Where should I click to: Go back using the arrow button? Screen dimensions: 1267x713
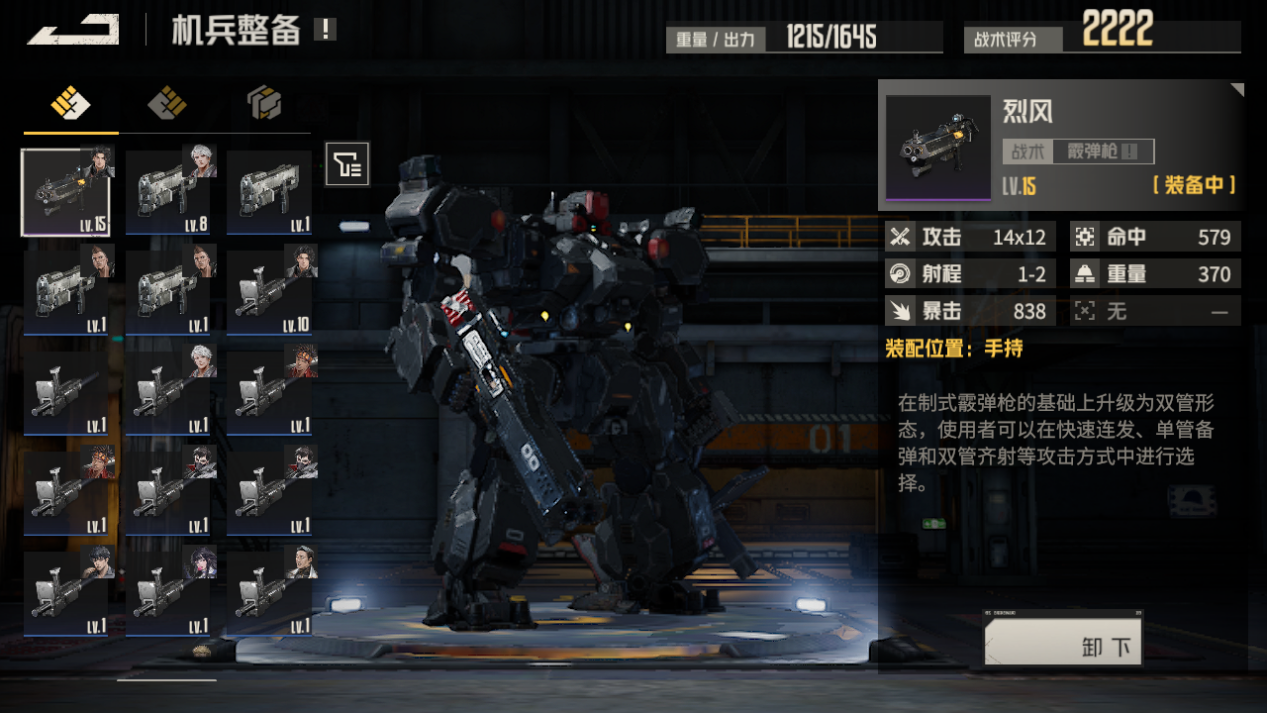tap(73, 30)
